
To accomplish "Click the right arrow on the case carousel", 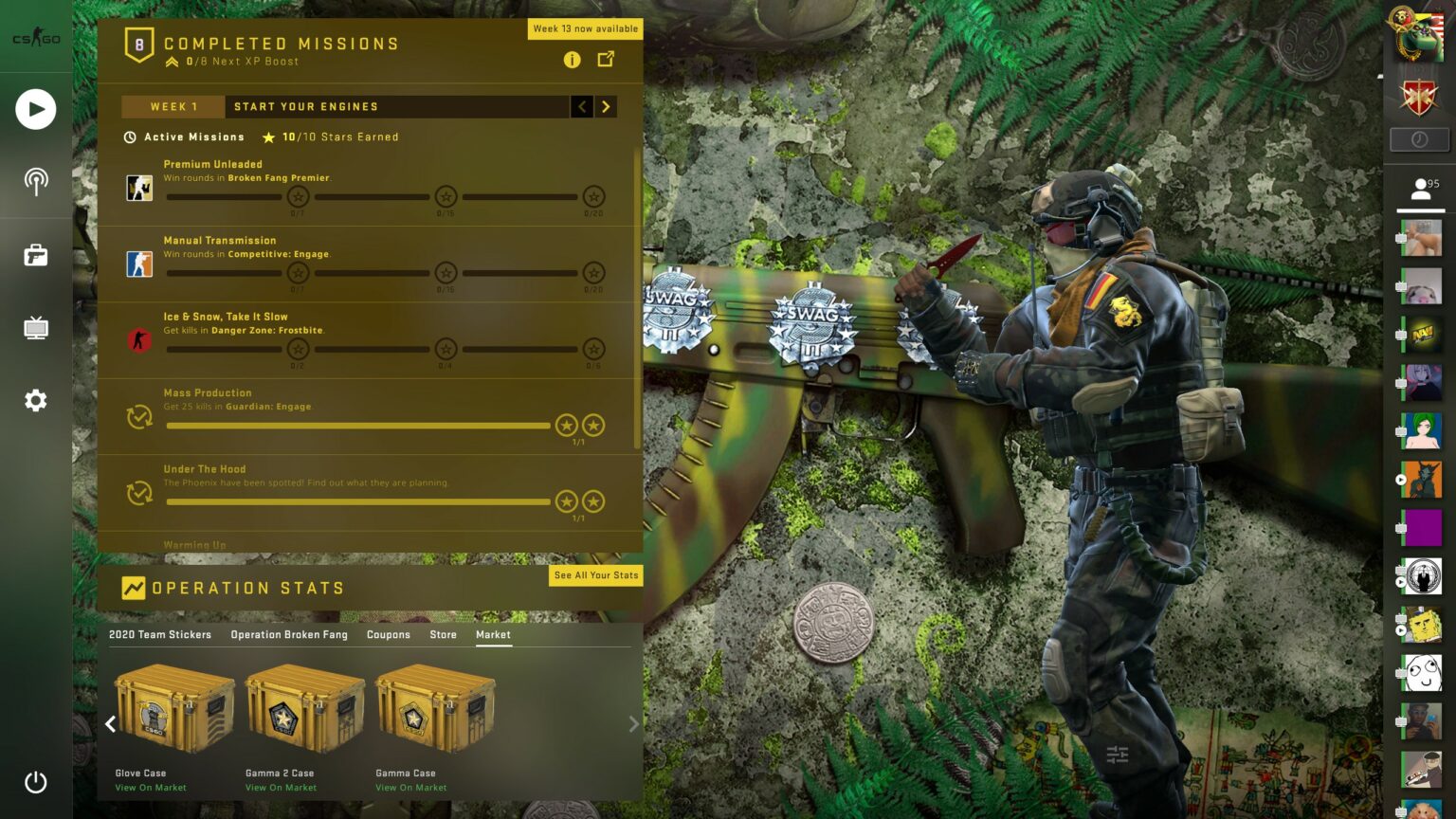I will click(632, 724).
